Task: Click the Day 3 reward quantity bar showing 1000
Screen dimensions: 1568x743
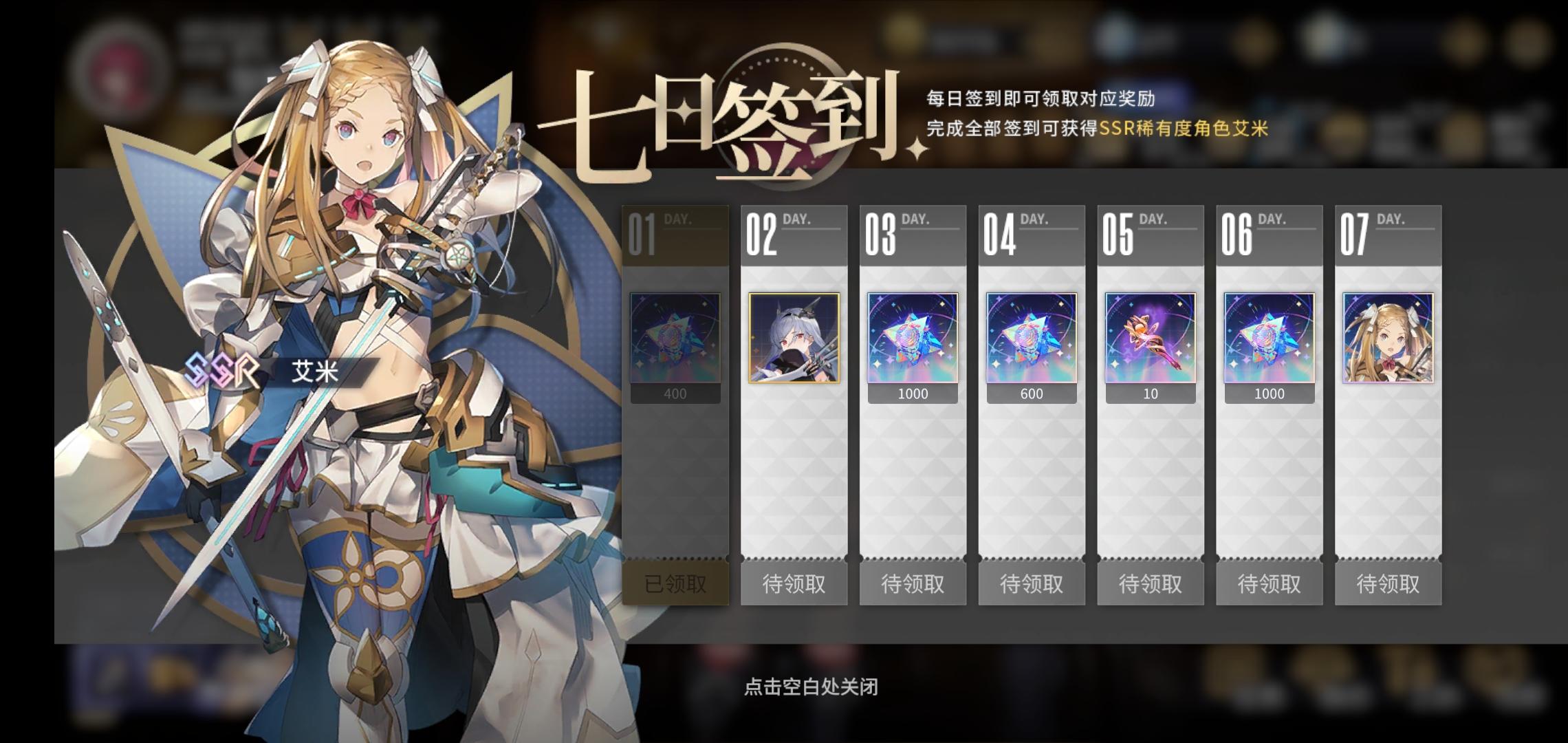Action: pos(913,394)
